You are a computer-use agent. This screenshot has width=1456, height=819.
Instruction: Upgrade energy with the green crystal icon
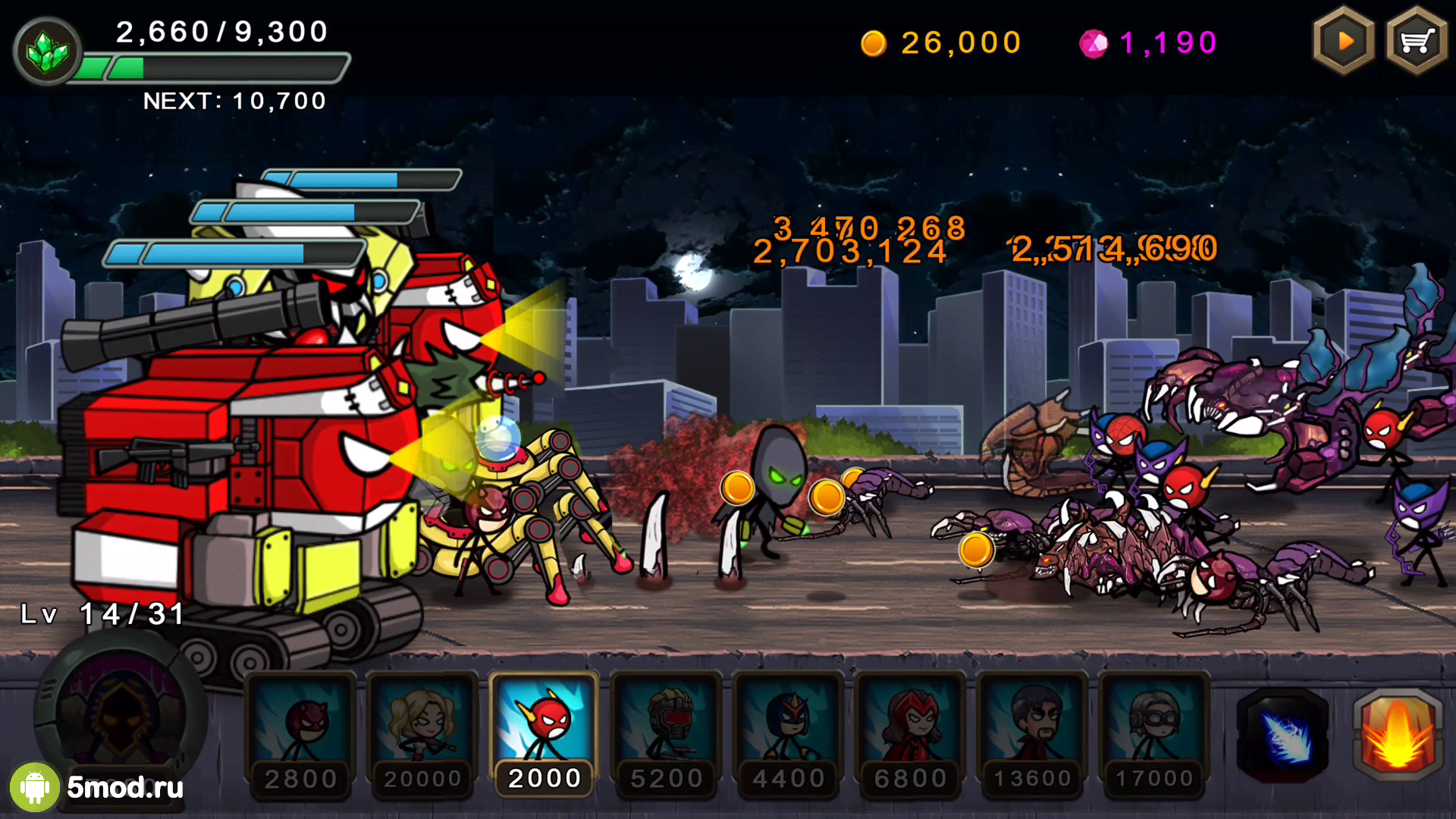tap(47, 52)
